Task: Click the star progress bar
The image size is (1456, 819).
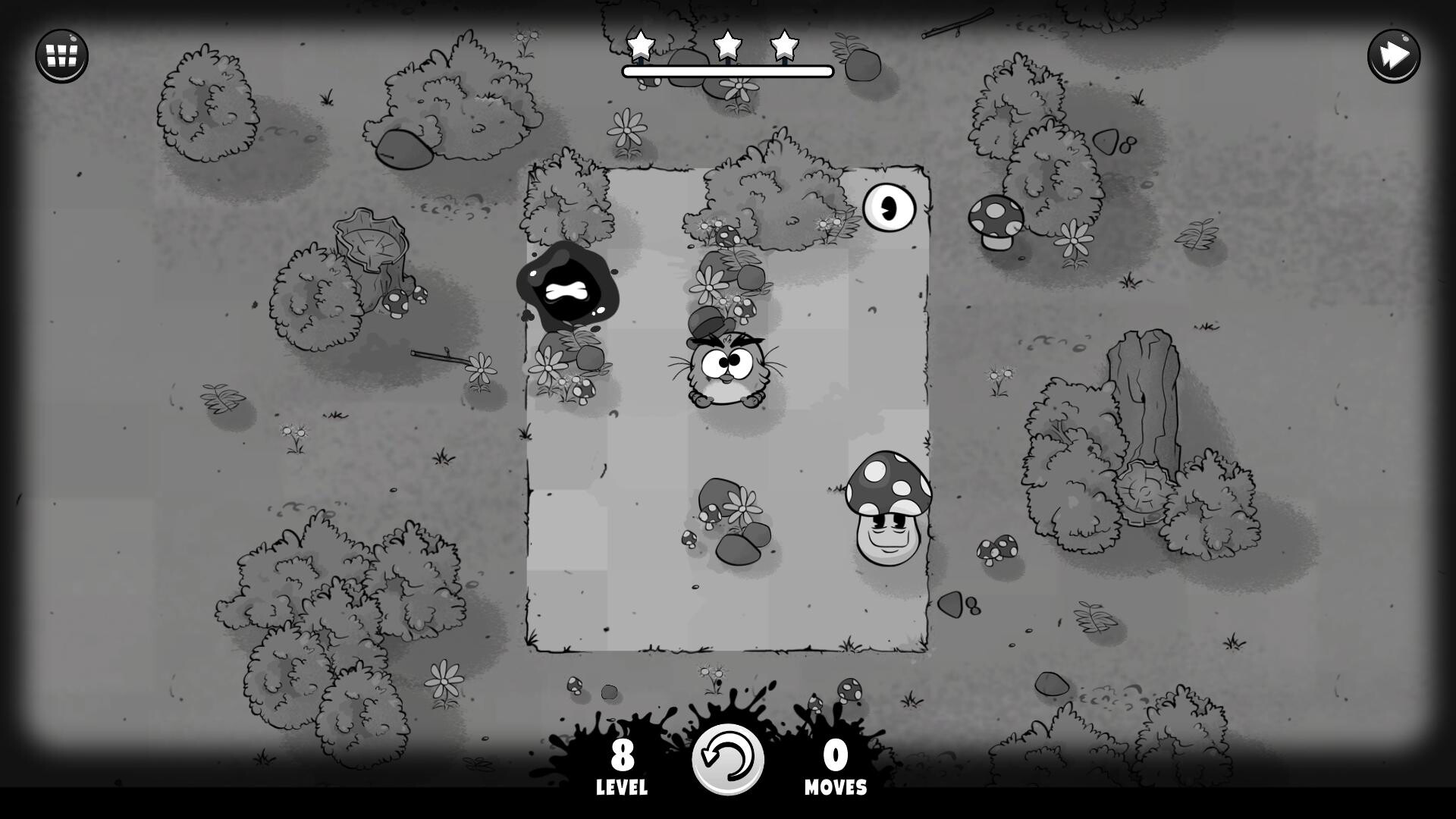Action: click(726, 70)
